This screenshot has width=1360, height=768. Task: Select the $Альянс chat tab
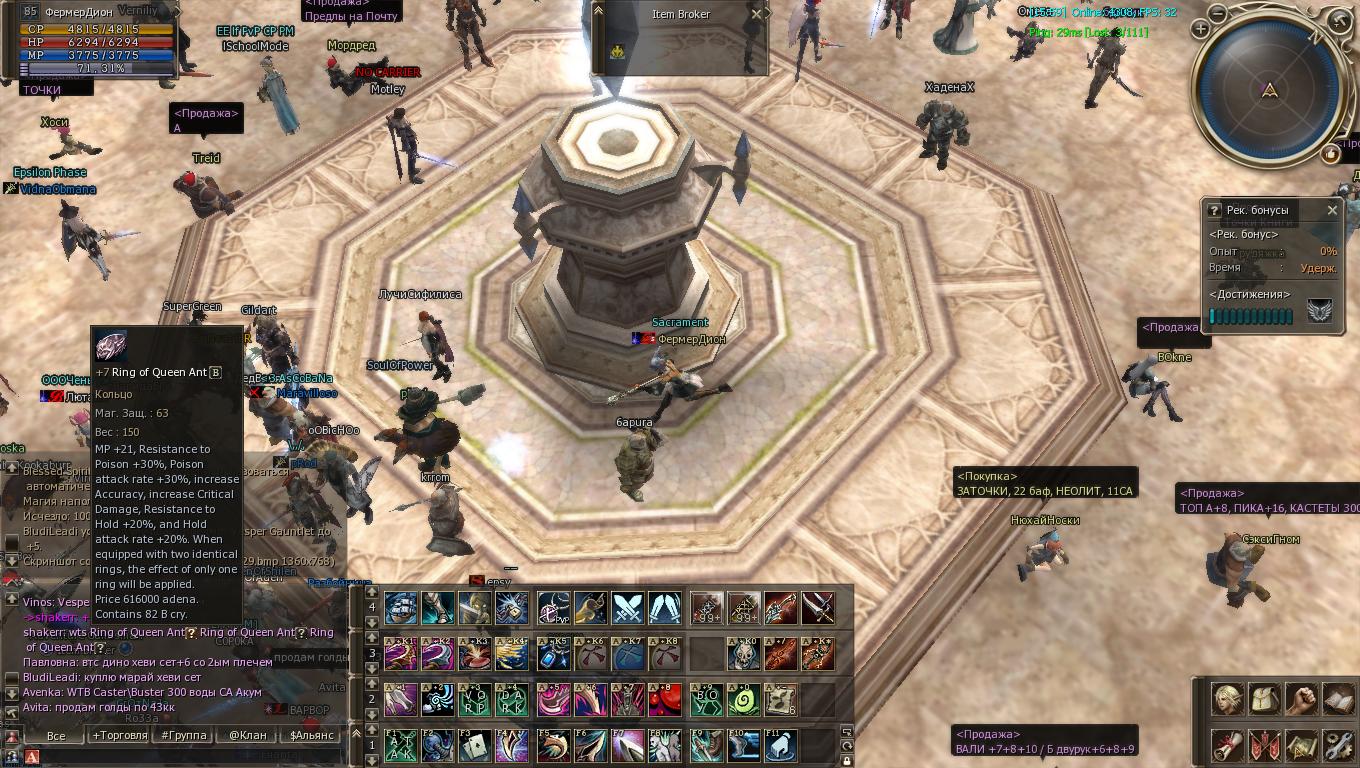tap(312, 735)
